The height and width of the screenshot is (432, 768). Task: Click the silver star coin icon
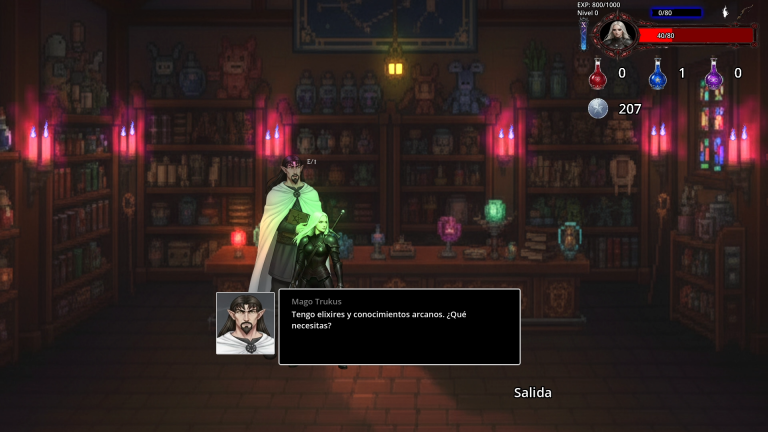click(x=598, y=109)
